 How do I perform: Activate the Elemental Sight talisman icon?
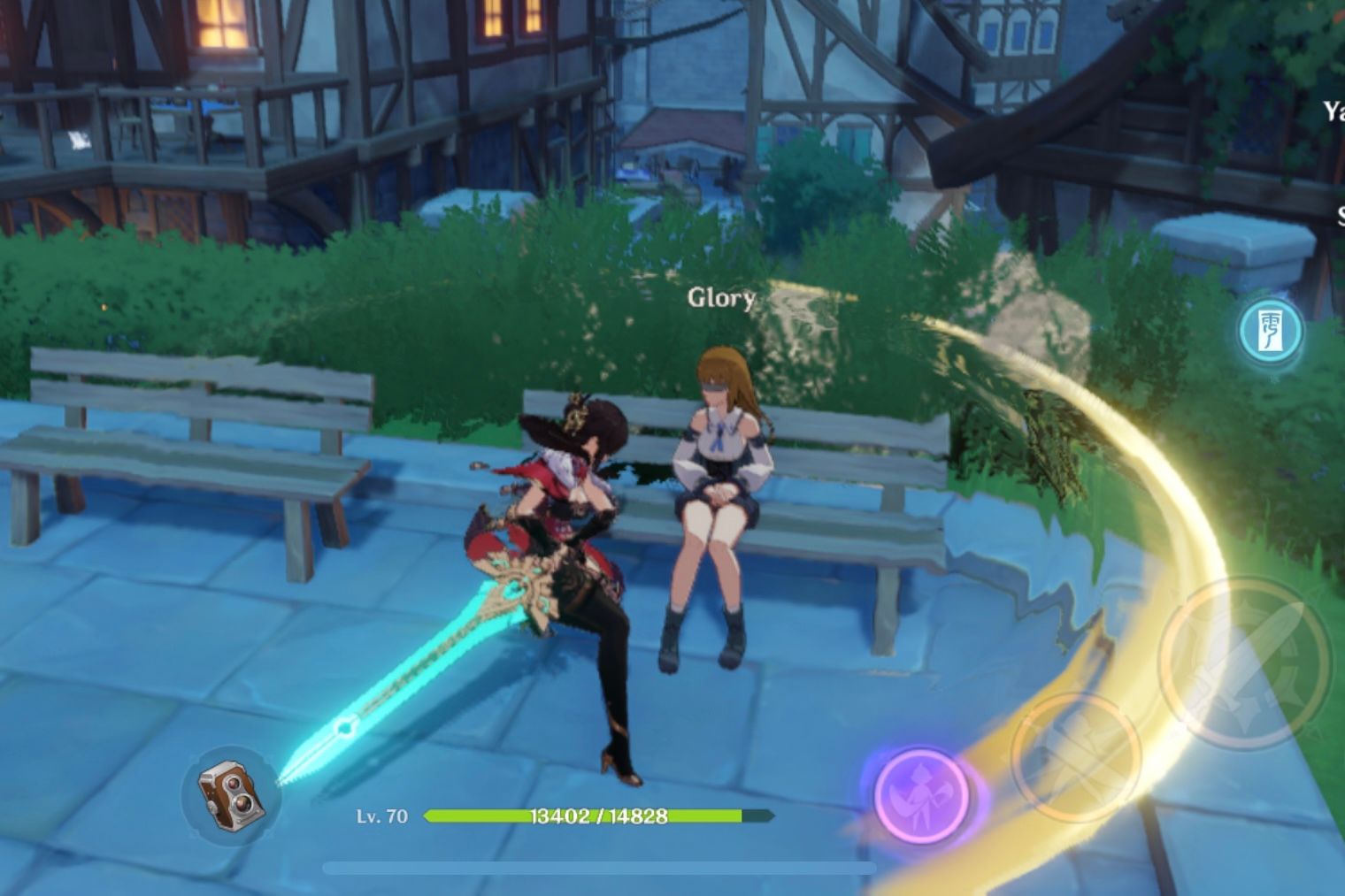coord(1269,330)
